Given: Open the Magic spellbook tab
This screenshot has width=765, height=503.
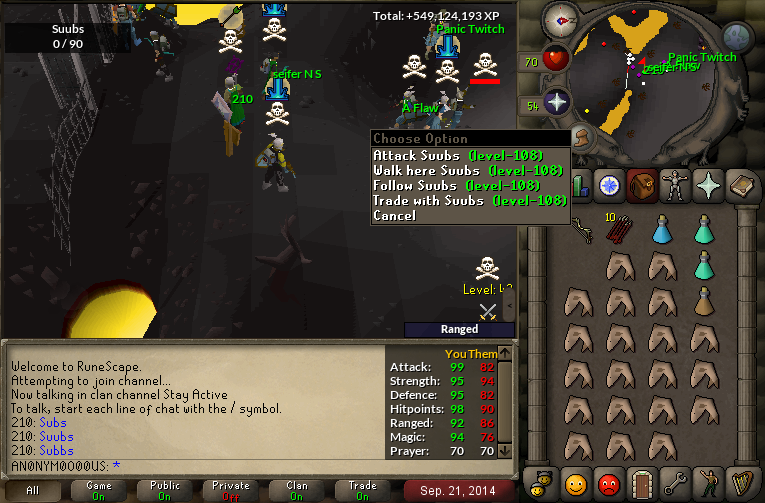Looking at the screenshot, I should [742, 185].
